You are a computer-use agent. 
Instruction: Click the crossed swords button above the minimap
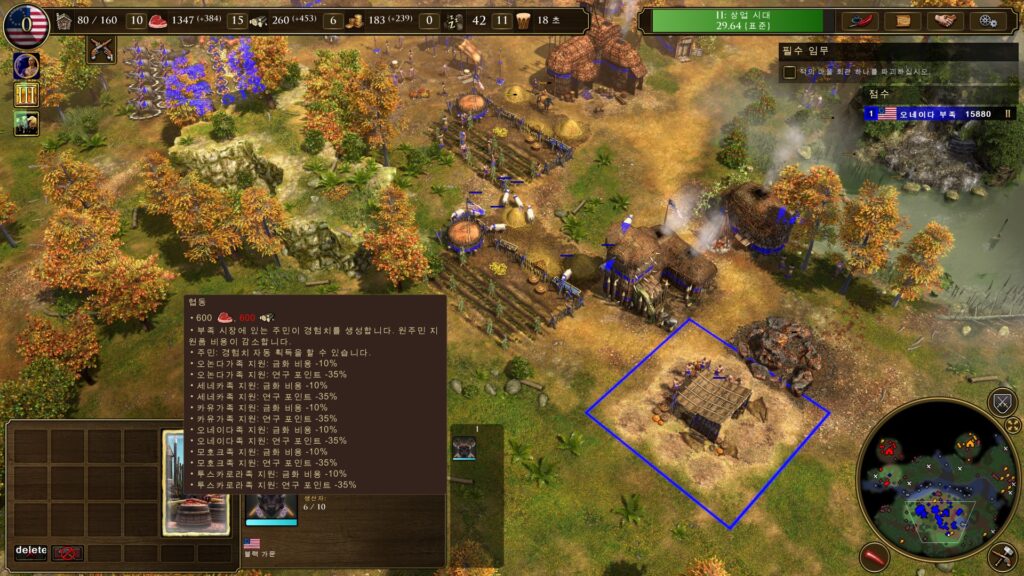[1003, 402]
